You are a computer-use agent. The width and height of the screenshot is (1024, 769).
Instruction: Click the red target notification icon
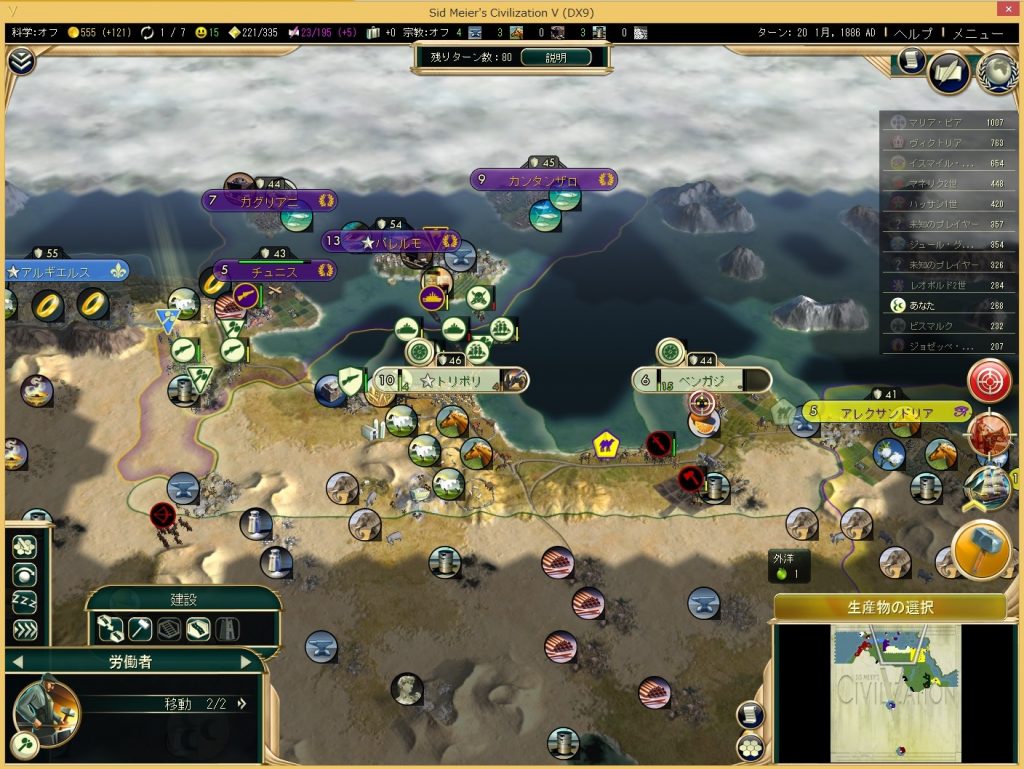point(987,381)
